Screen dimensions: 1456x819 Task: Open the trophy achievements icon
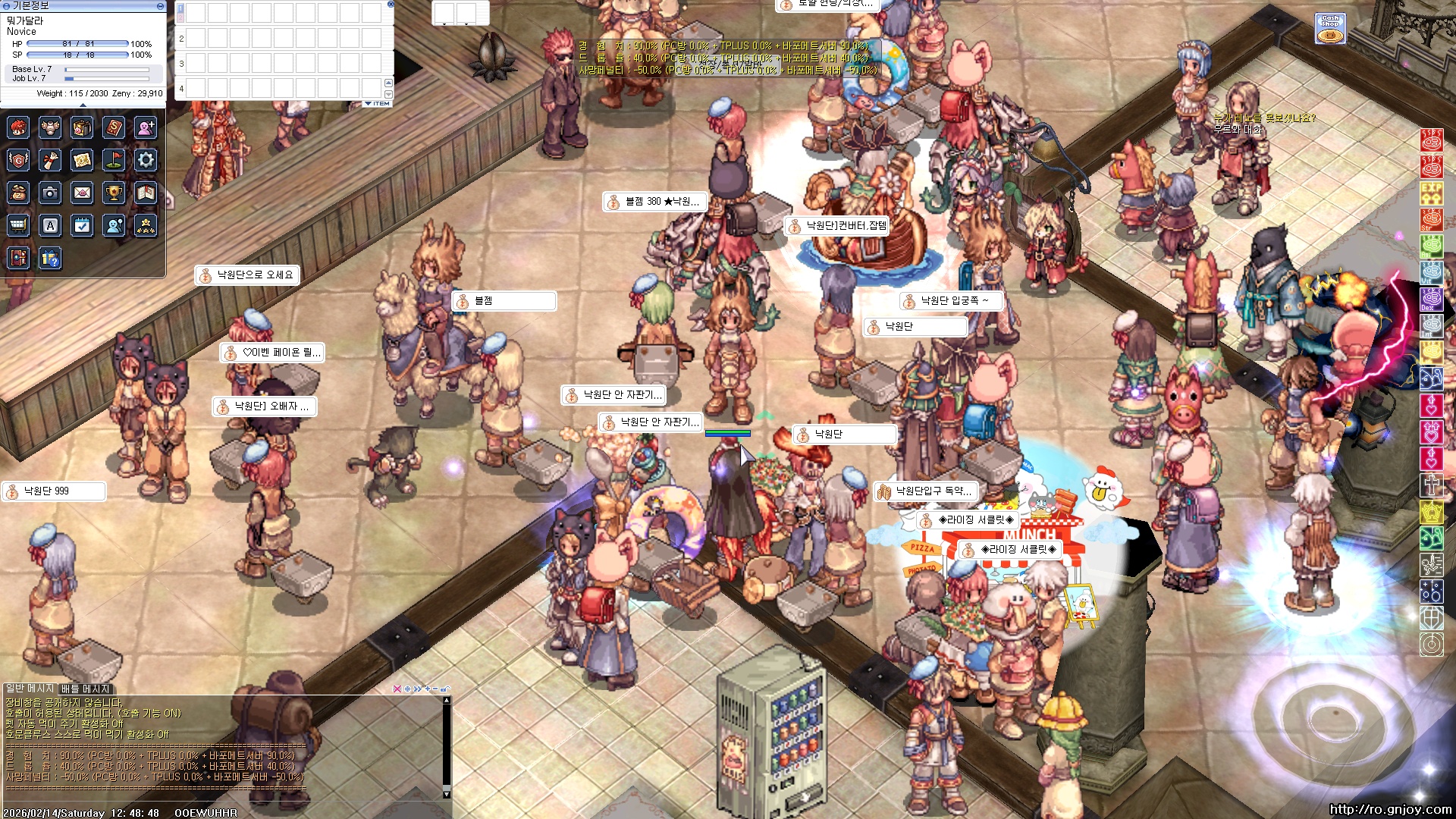(x=114, y=193)
